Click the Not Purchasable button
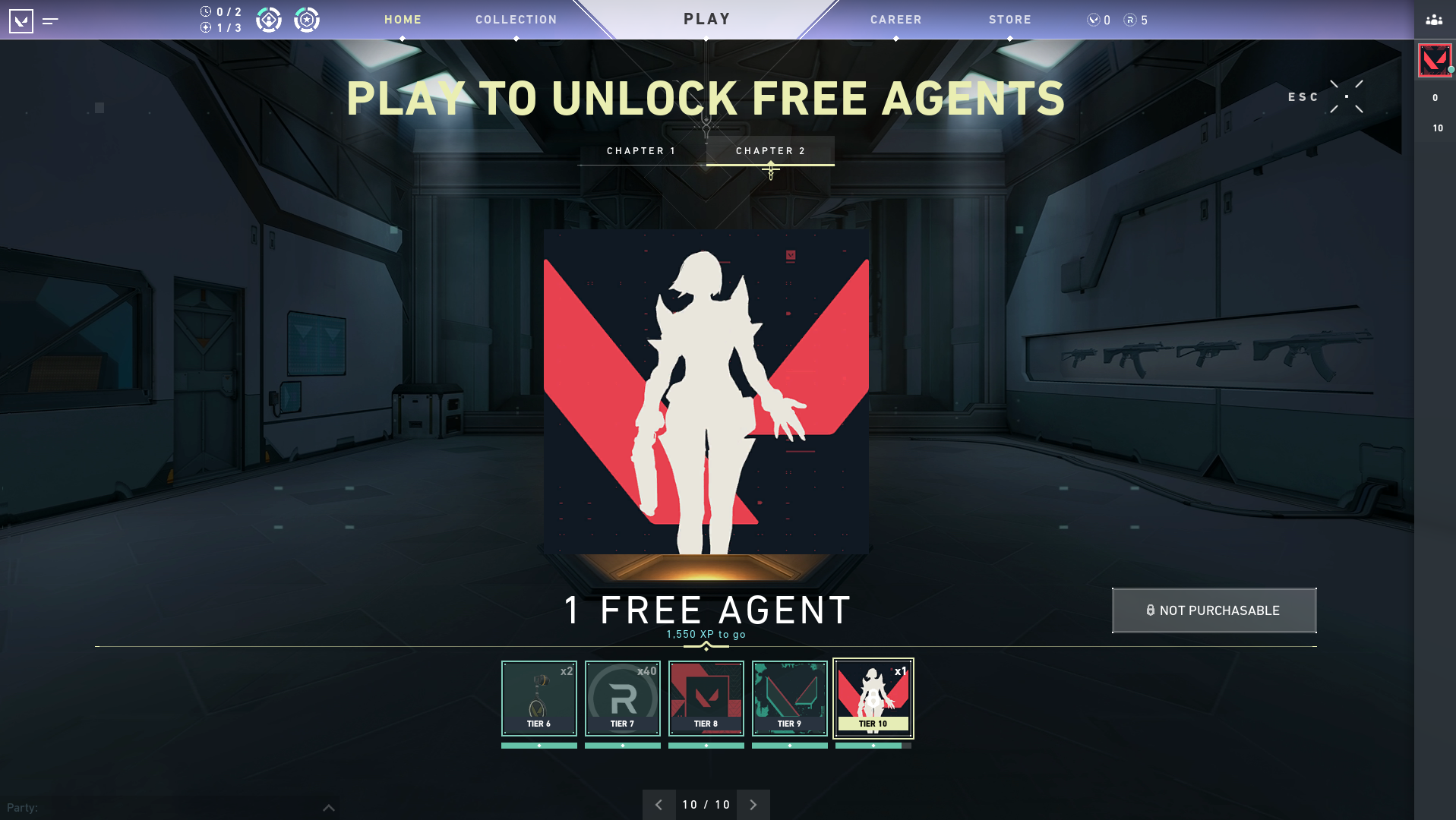 (x=1214, y=610)
